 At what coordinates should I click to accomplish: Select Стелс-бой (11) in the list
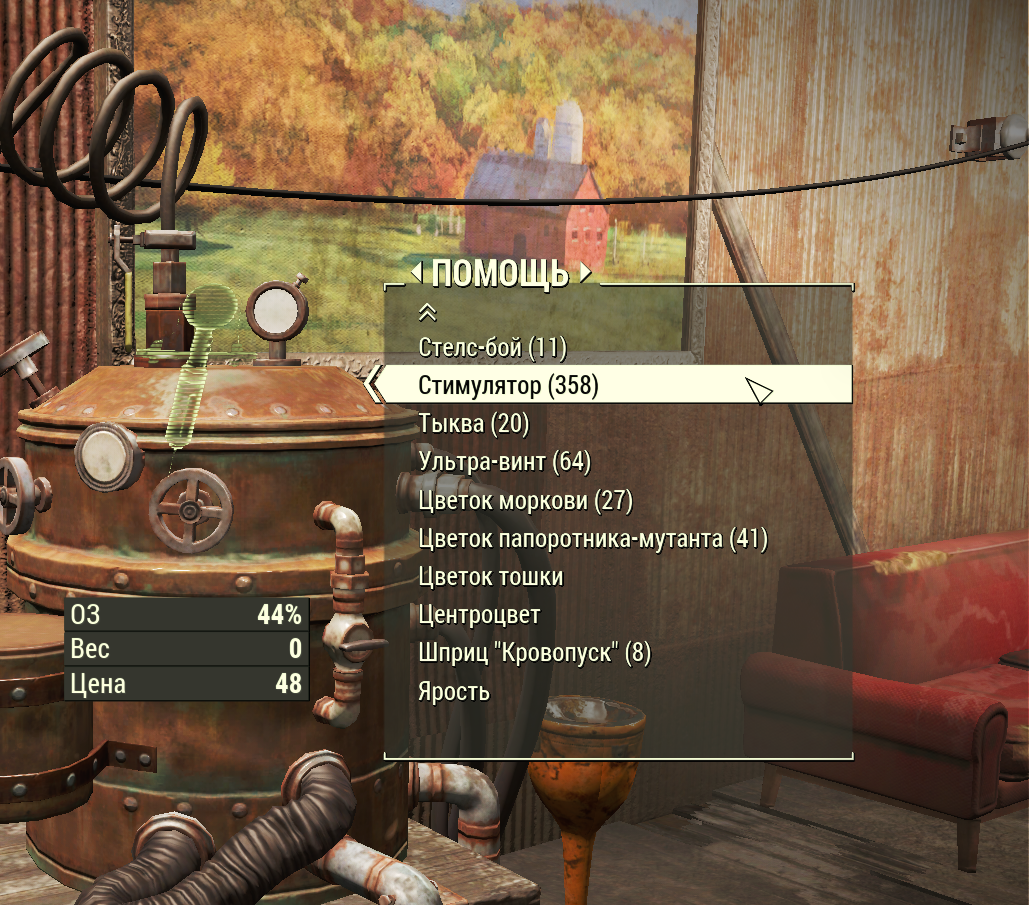[x=492, y=348]
